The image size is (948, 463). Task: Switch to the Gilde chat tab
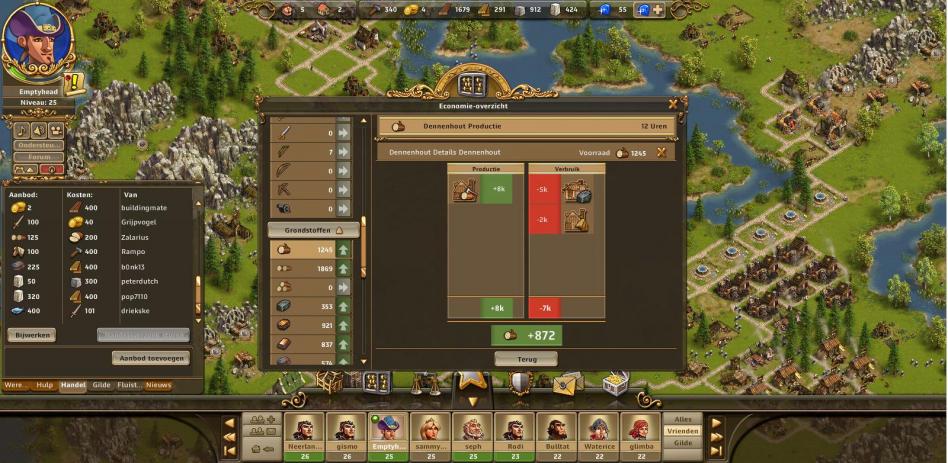click(101, 384)
